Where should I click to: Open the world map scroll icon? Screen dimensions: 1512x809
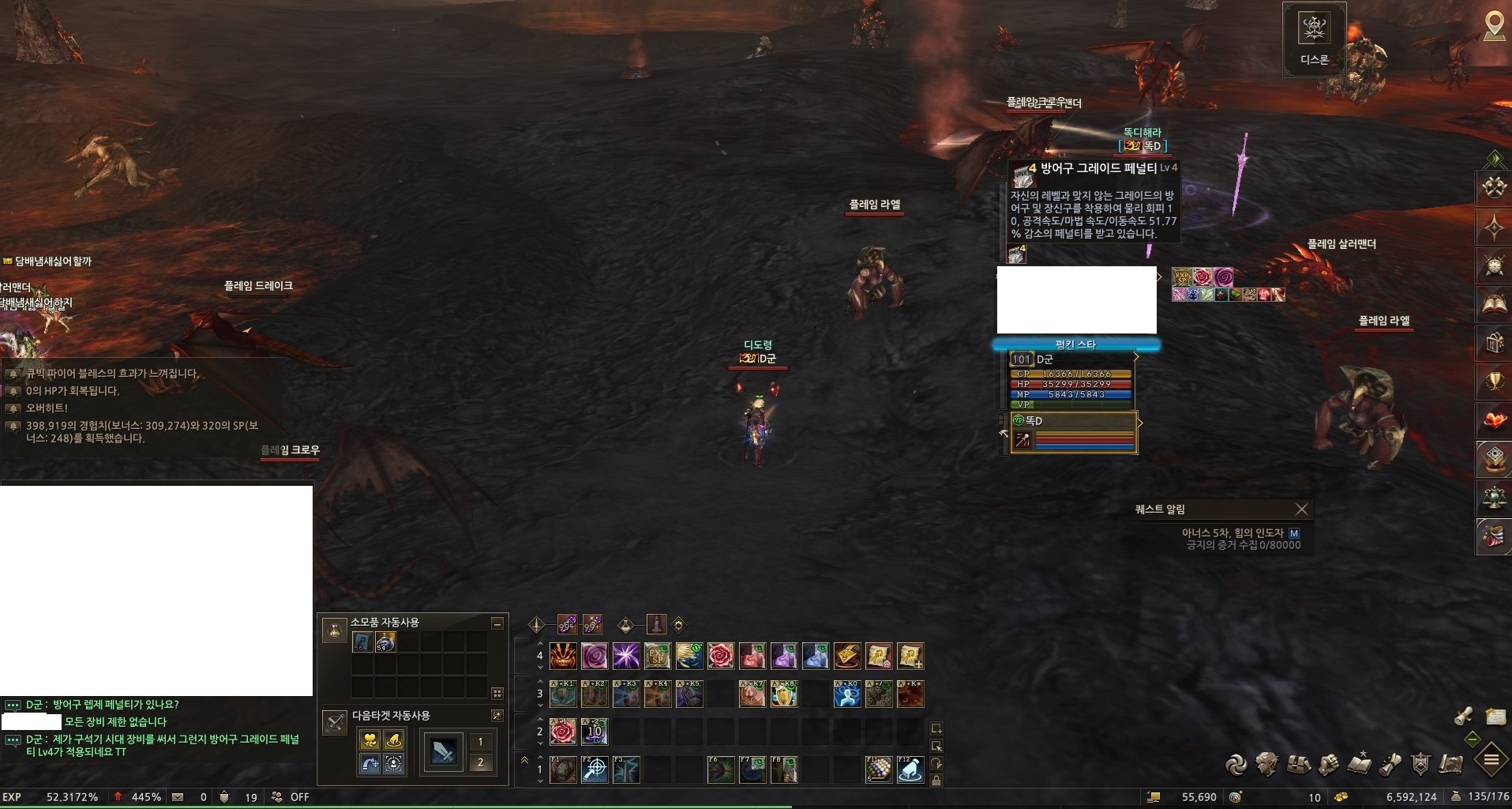1451,764
